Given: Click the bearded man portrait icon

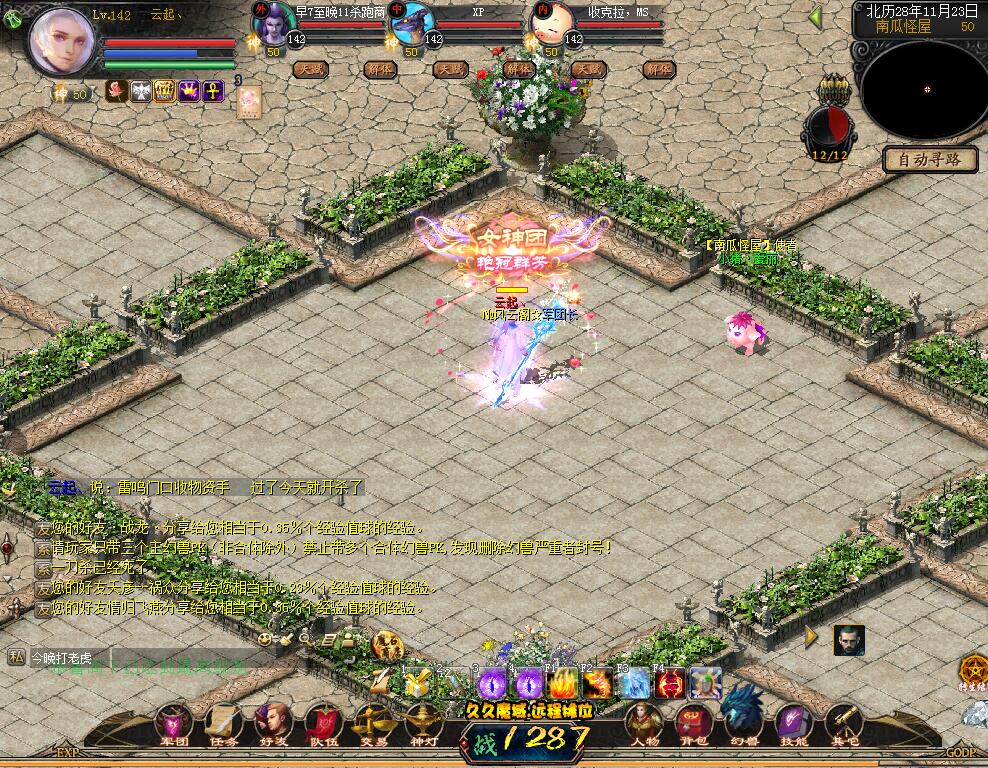Looking at the screenshot, I should click(848, 640).
